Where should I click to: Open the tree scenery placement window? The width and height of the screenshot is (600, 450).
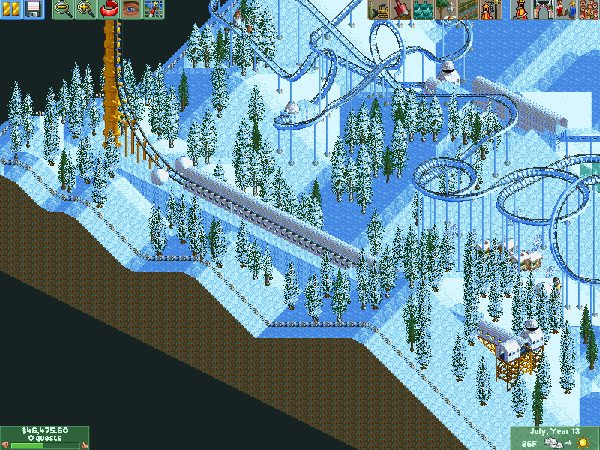click(x=443, y=9)
